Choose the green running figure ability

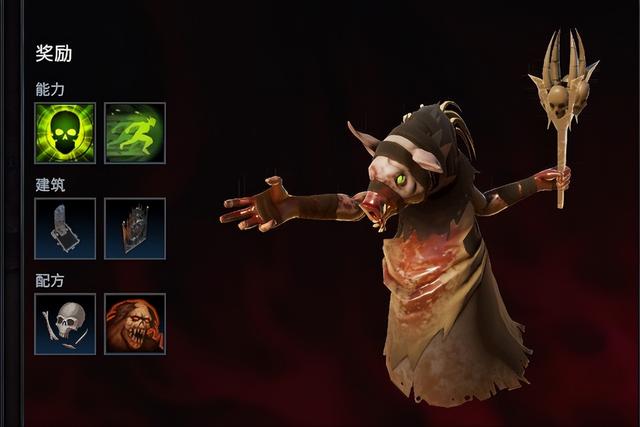tap(135, 133)
